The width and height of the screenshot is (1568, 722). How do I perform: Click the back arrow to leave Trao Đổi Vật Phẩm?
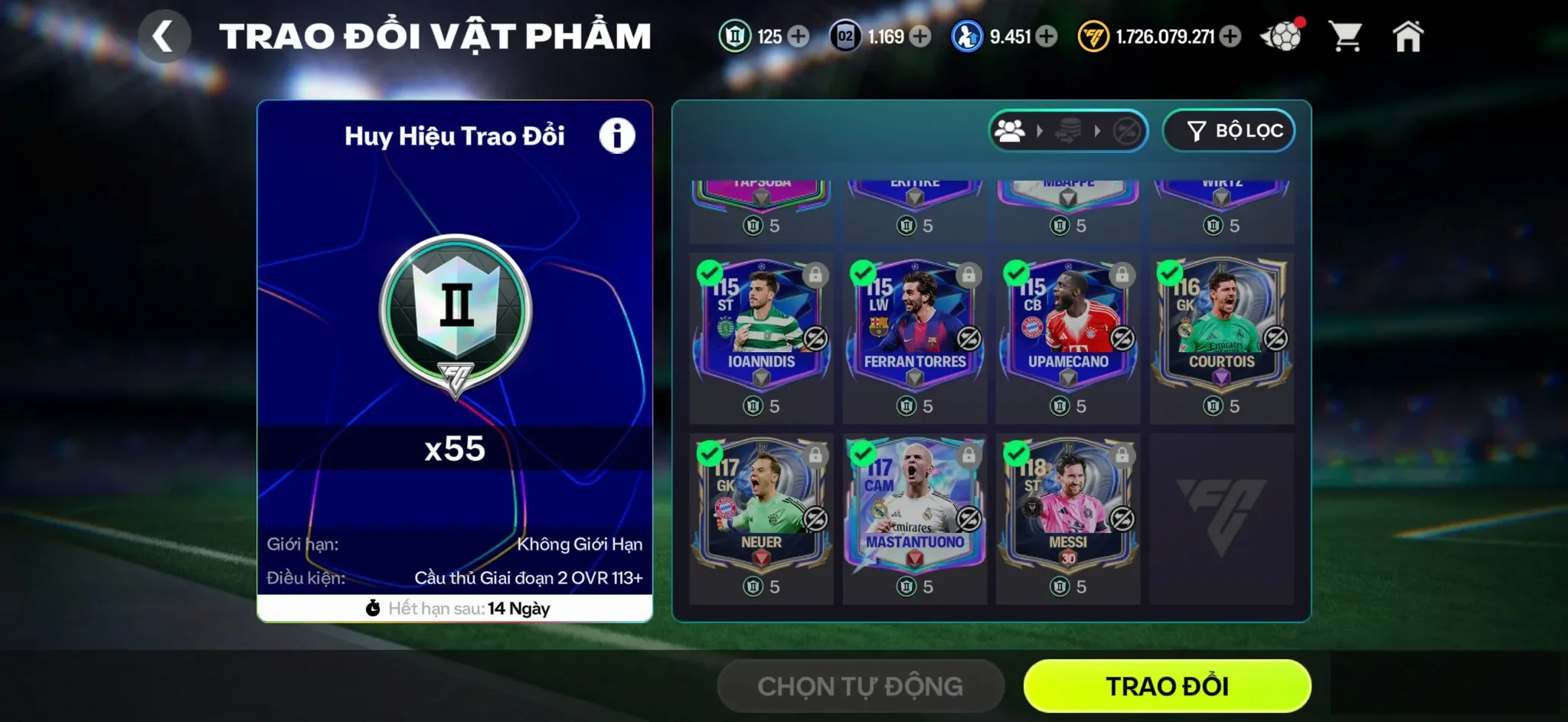pyautogui.click(x=165, y=37)
